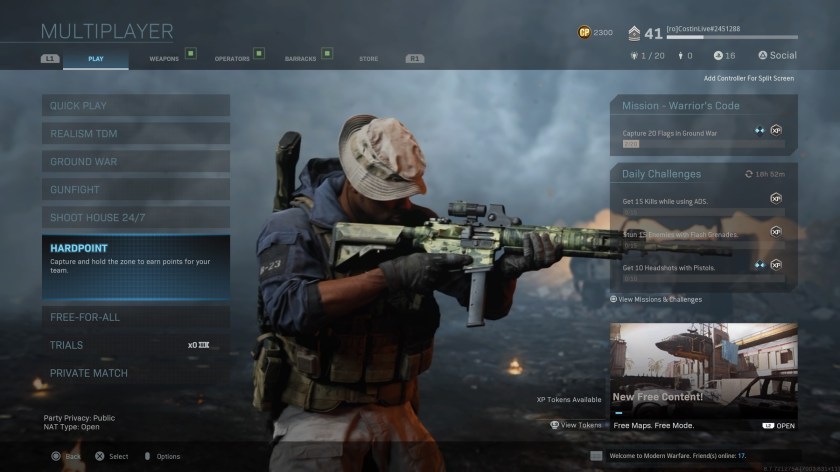Select Free-For-All mode
840x472 pixels.
coord(135,317)
